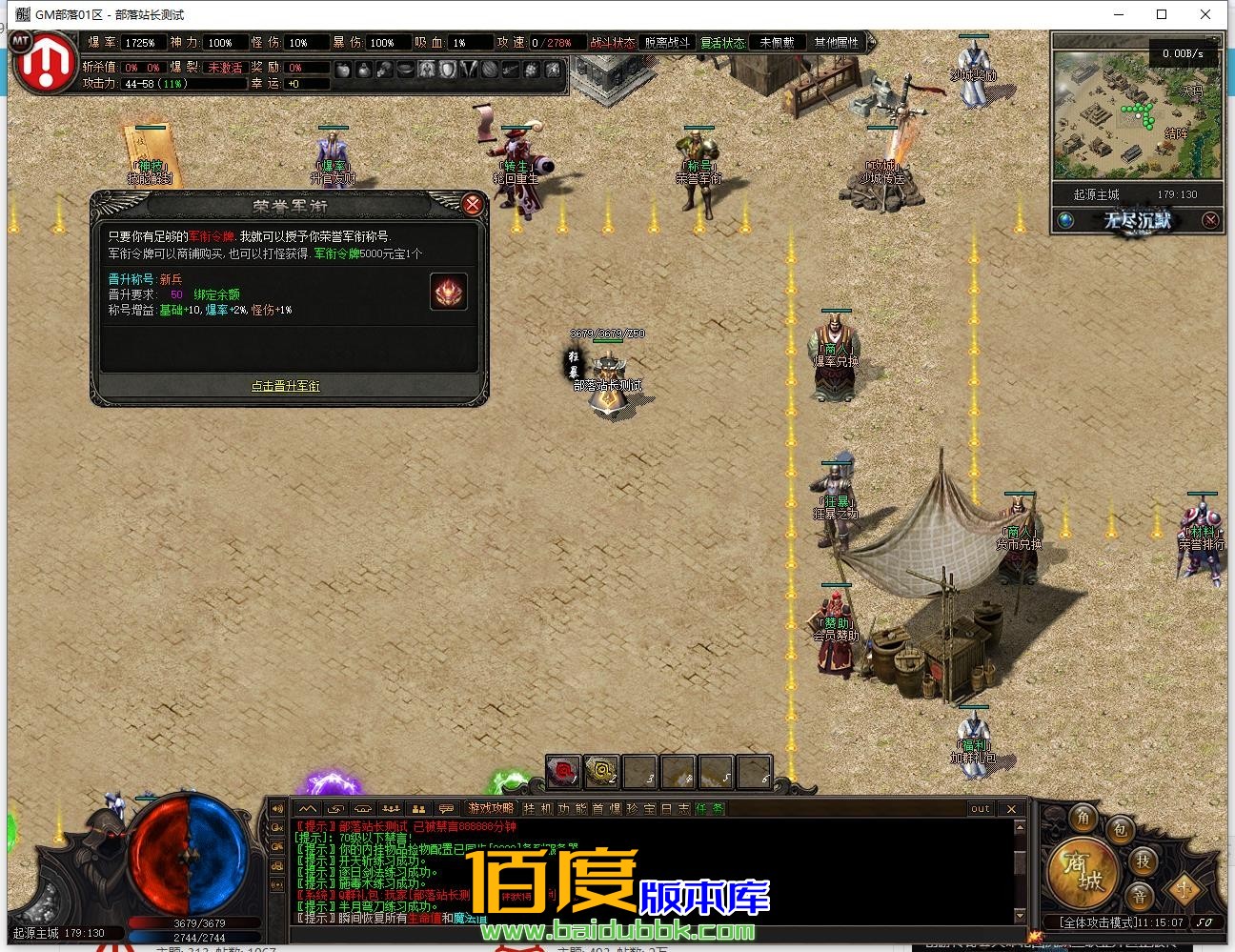Screen dimensions: 1235x952
Task: Open the 音 sound button
Action: 1139,897
